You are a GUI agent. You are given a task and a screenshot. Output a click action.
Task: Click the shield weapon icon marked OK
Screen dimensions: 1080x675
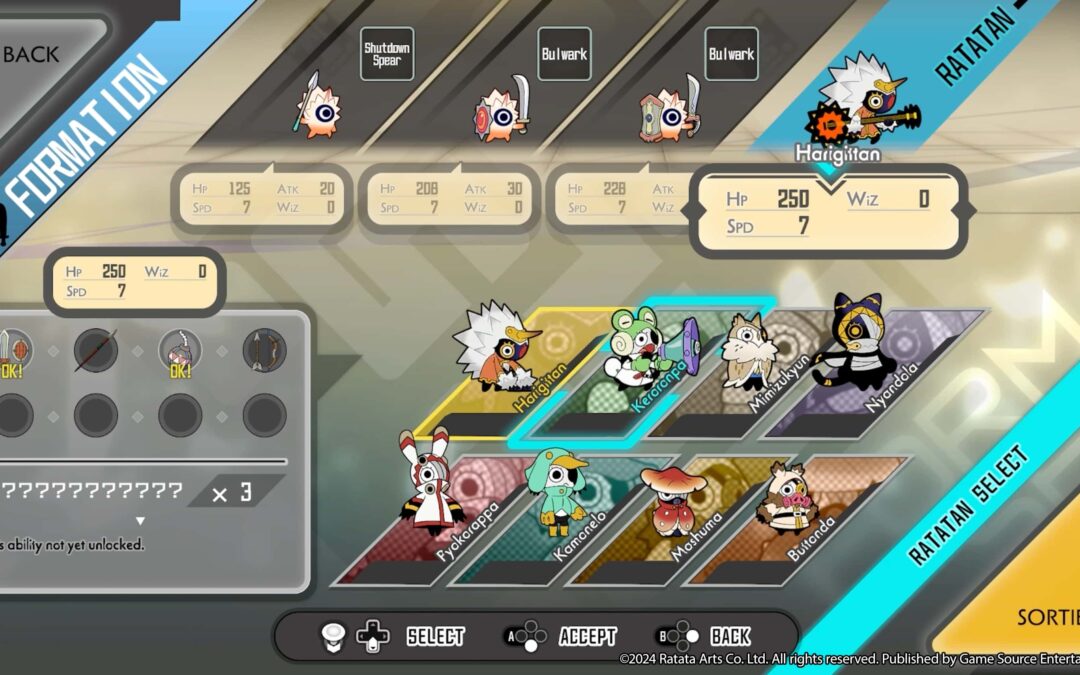click(x=13, y=351)
